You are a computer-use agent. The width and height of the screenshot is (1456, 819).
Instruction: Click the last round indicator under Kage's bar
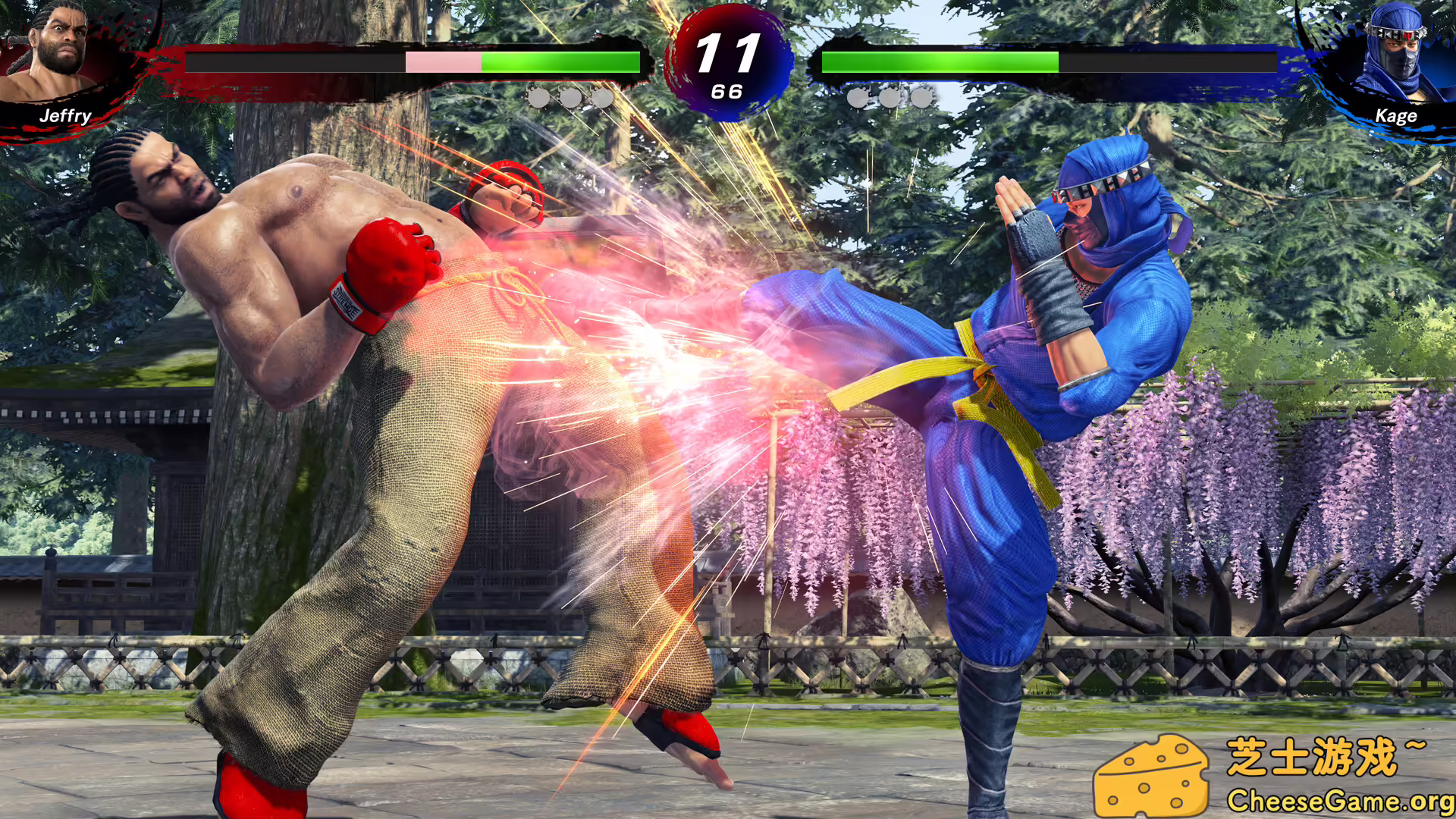tap(921, 98)
